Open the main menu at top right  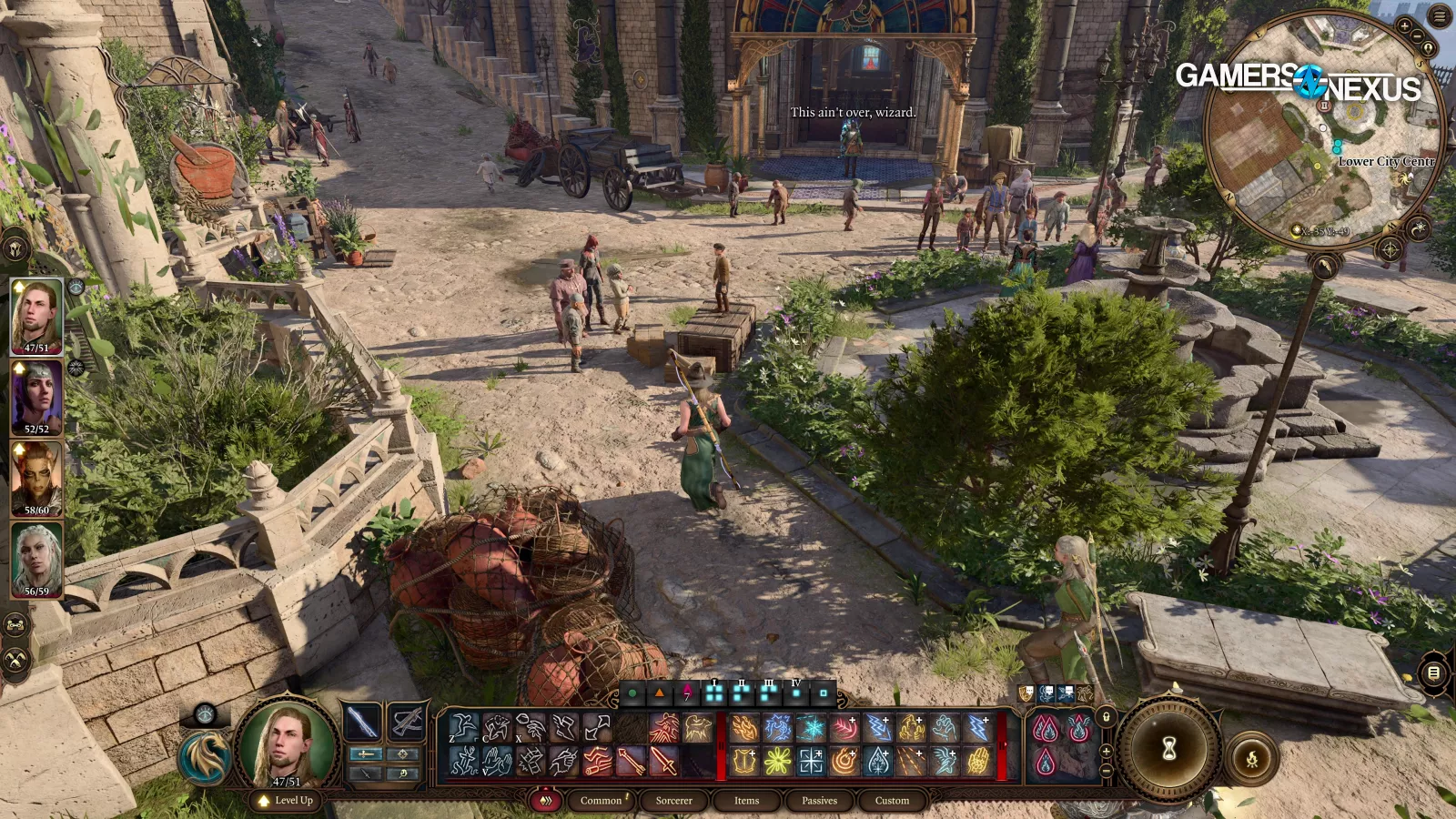[x=1440, y=15]
